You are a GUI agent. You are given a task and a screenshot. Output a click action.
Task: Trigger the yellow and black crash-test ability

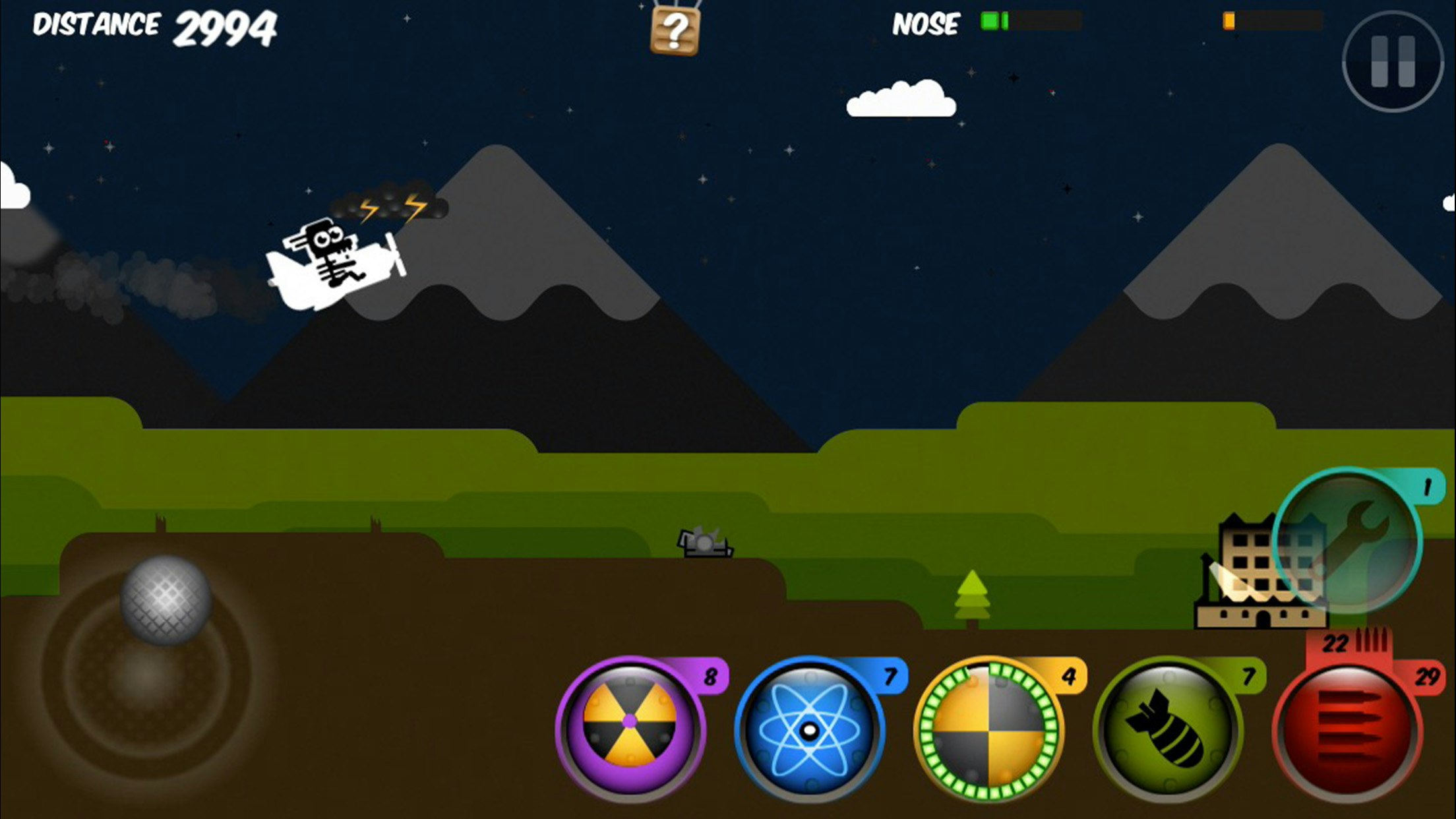[x=988, y=729]
